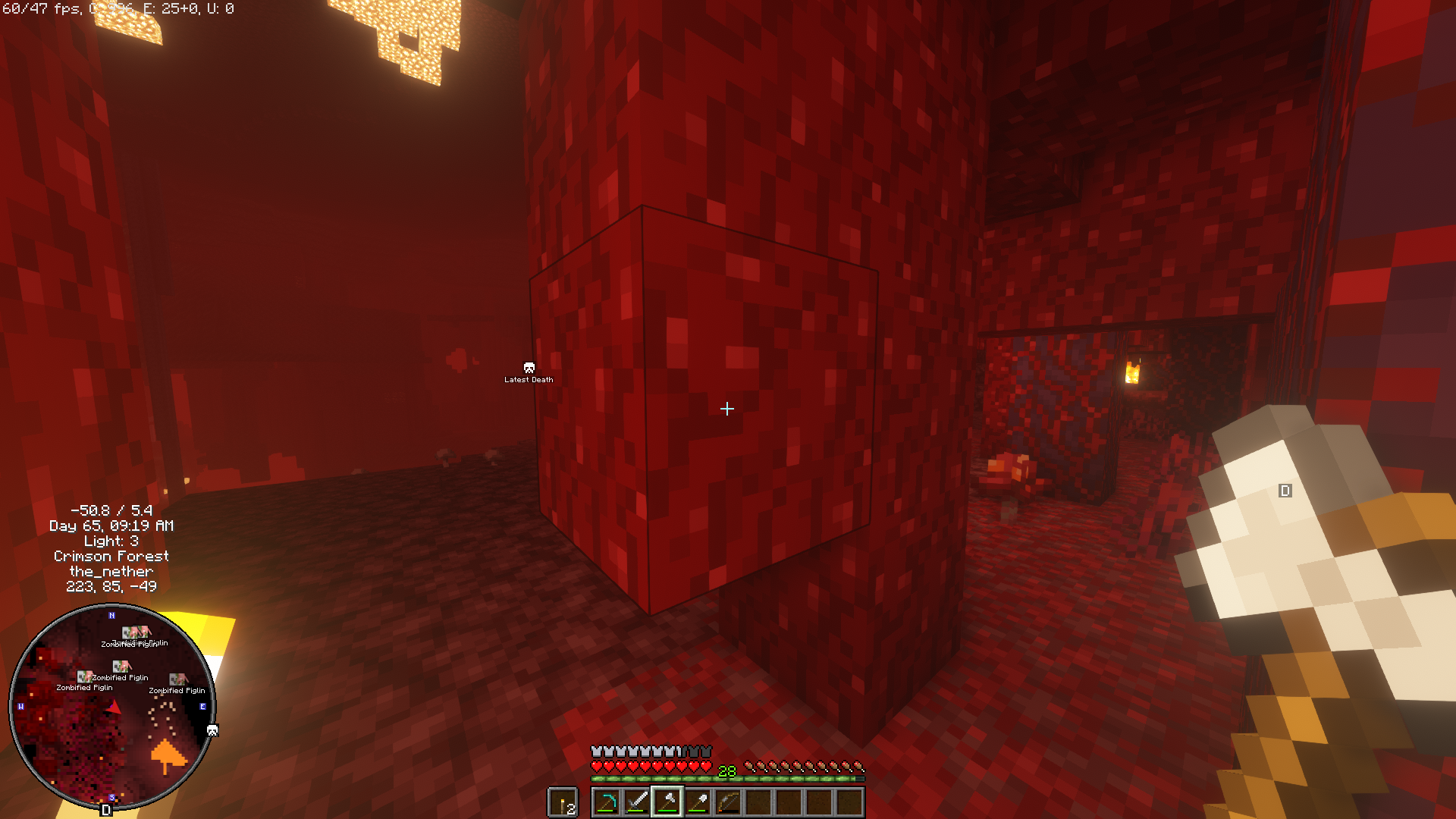Switch to the iron shovel slot

[x=697, y=802]
